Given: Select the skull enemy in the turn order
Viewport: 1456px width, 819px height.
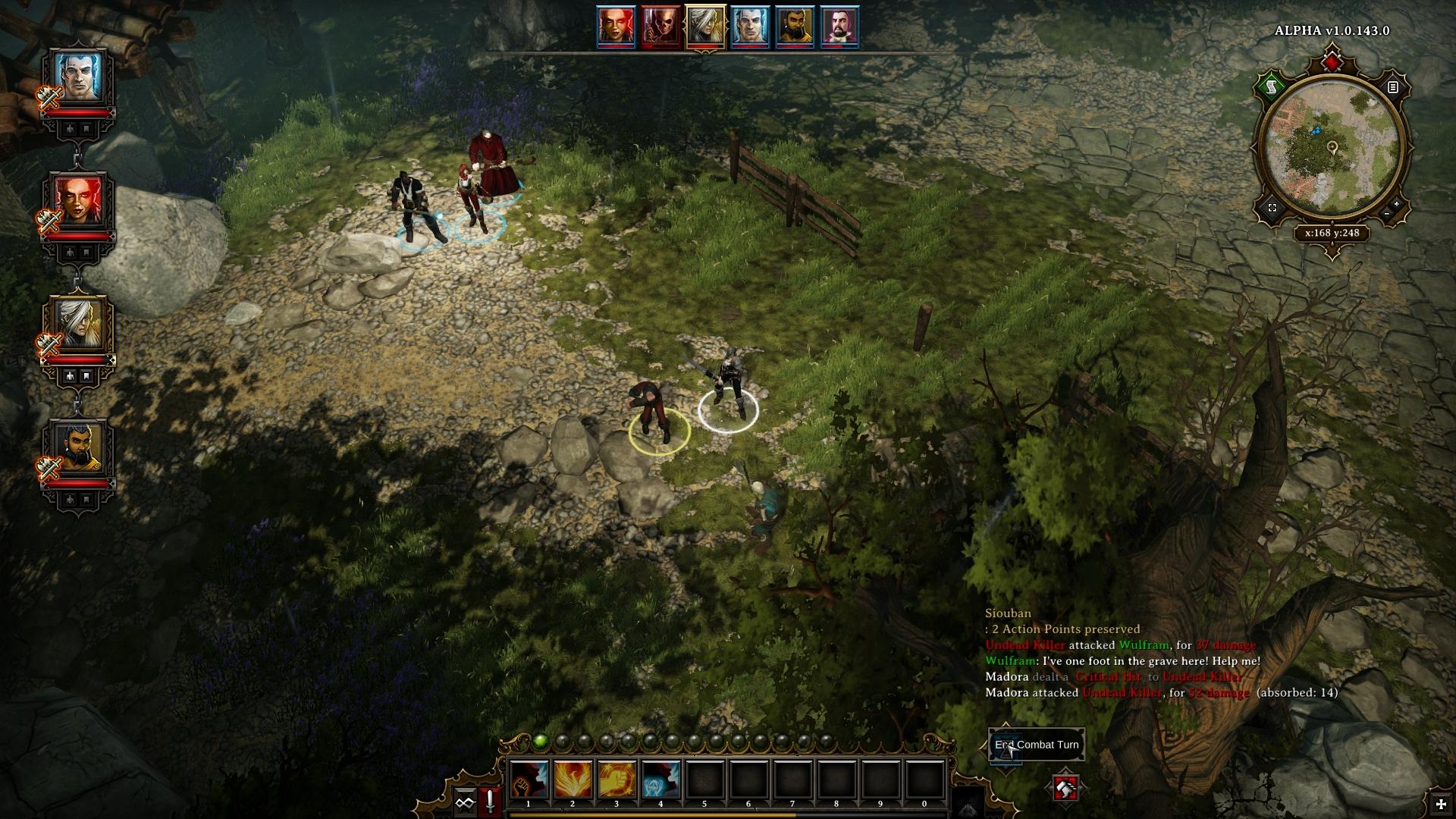Looking at the screenshot, I should 661,27.
